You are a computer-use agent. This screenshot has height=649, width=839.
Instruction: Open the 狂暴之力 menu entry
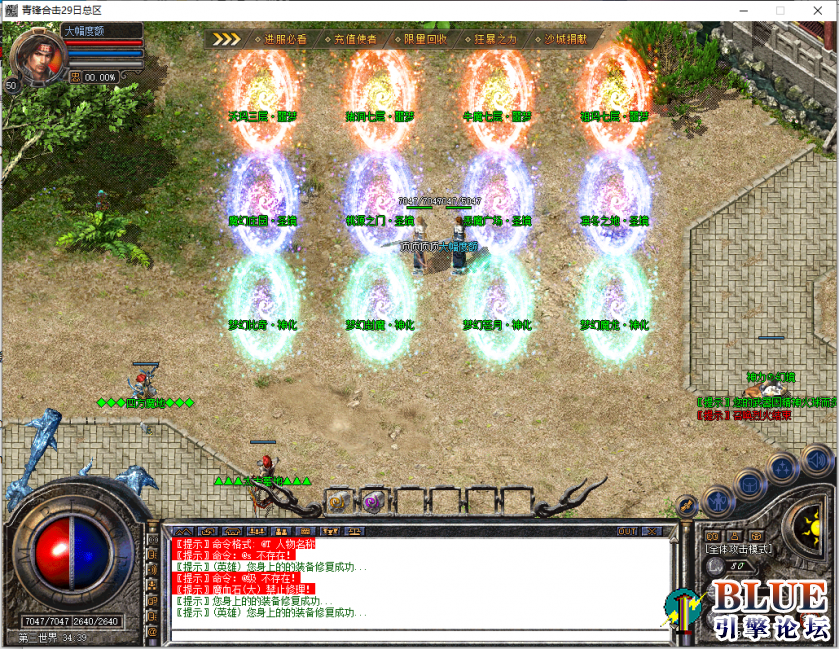[495, 40]
